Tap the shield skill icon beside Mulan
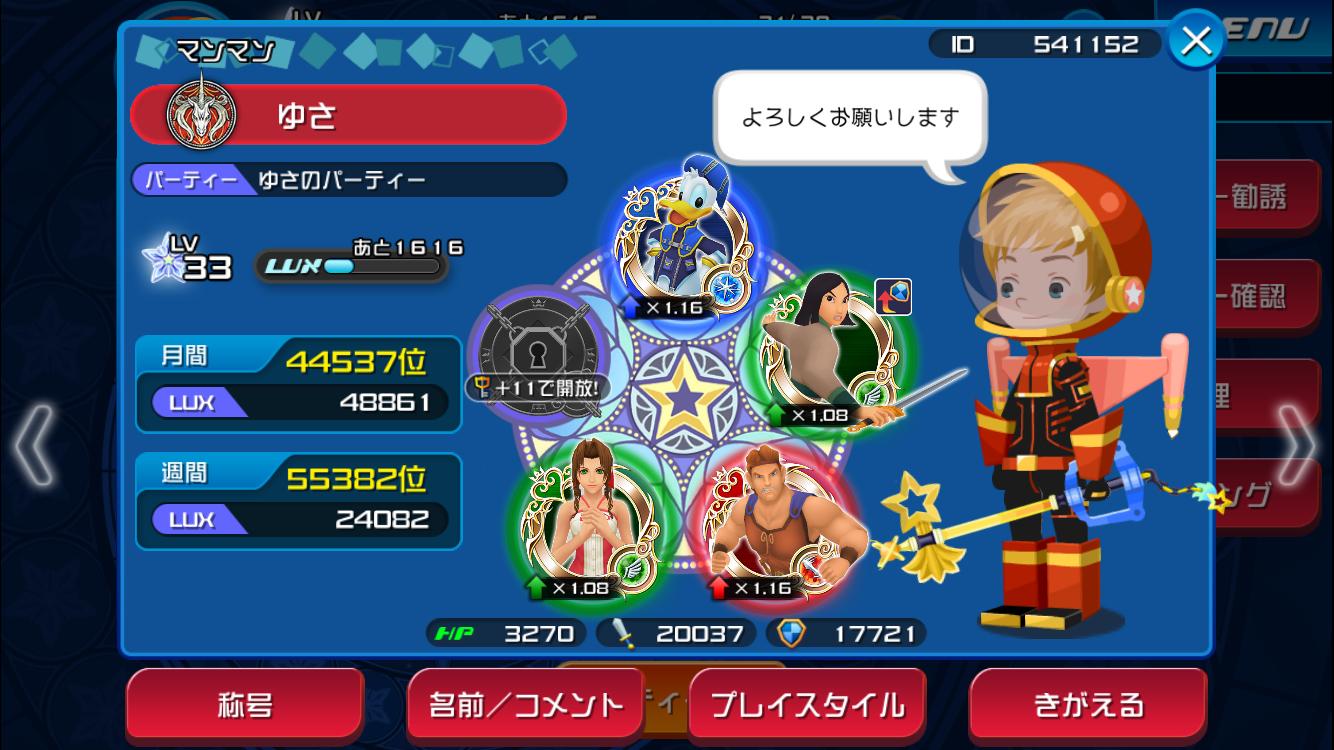 tap(893, 297)
